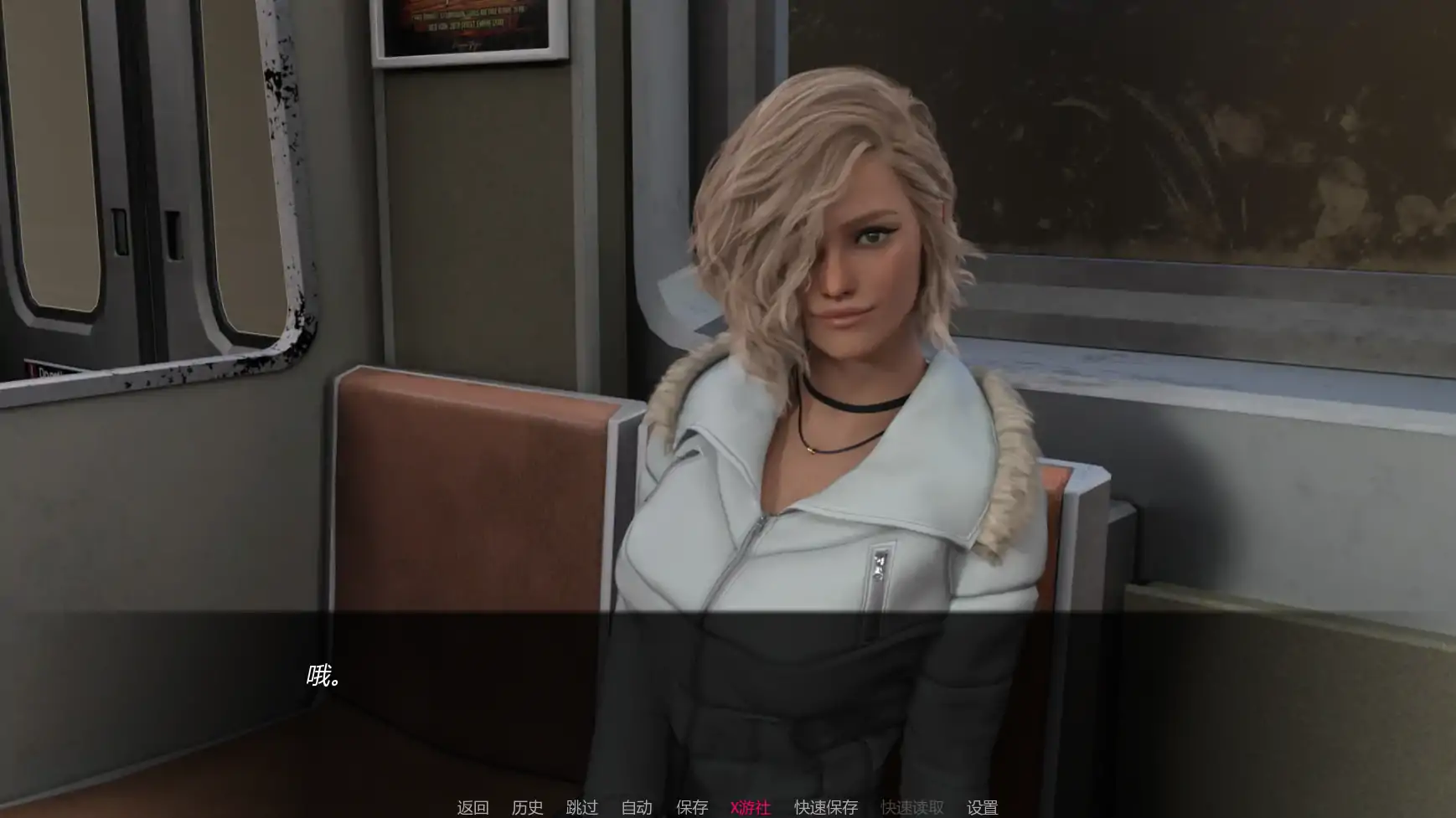The height and width of the screenshot is (818, 1456).
Task: Click the pink X游社 link
Action: coord(750,807)
